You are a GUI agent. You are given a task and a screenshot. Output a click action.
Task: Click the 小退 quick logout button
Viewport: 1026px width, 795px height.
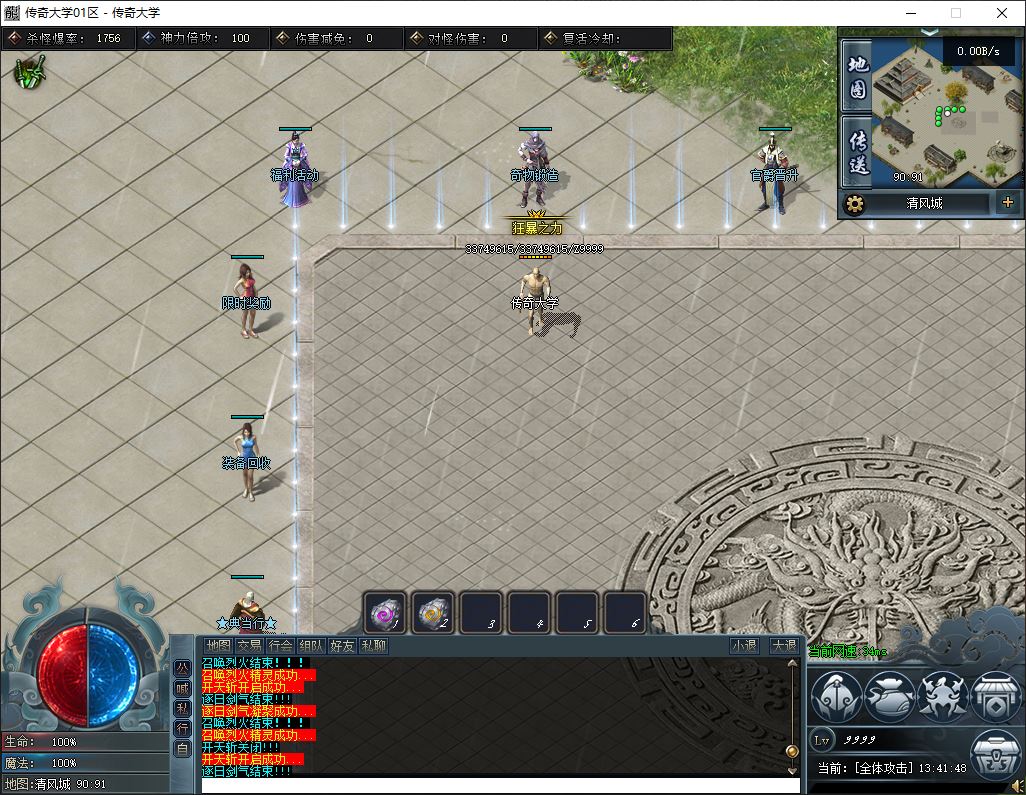click(x=744, y=646)
